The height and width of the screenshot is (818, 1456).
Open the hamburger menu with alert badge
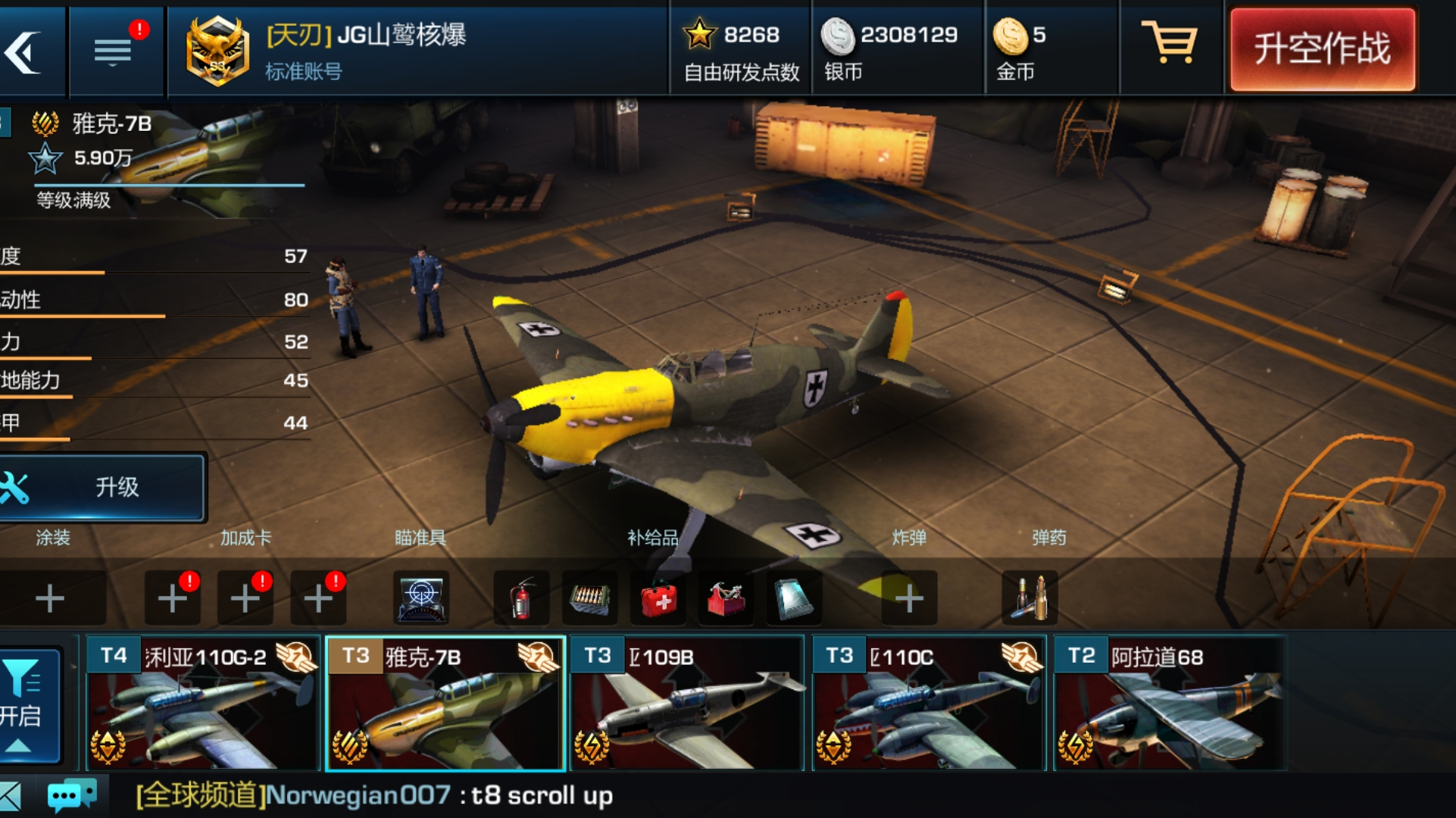[114, 52]
